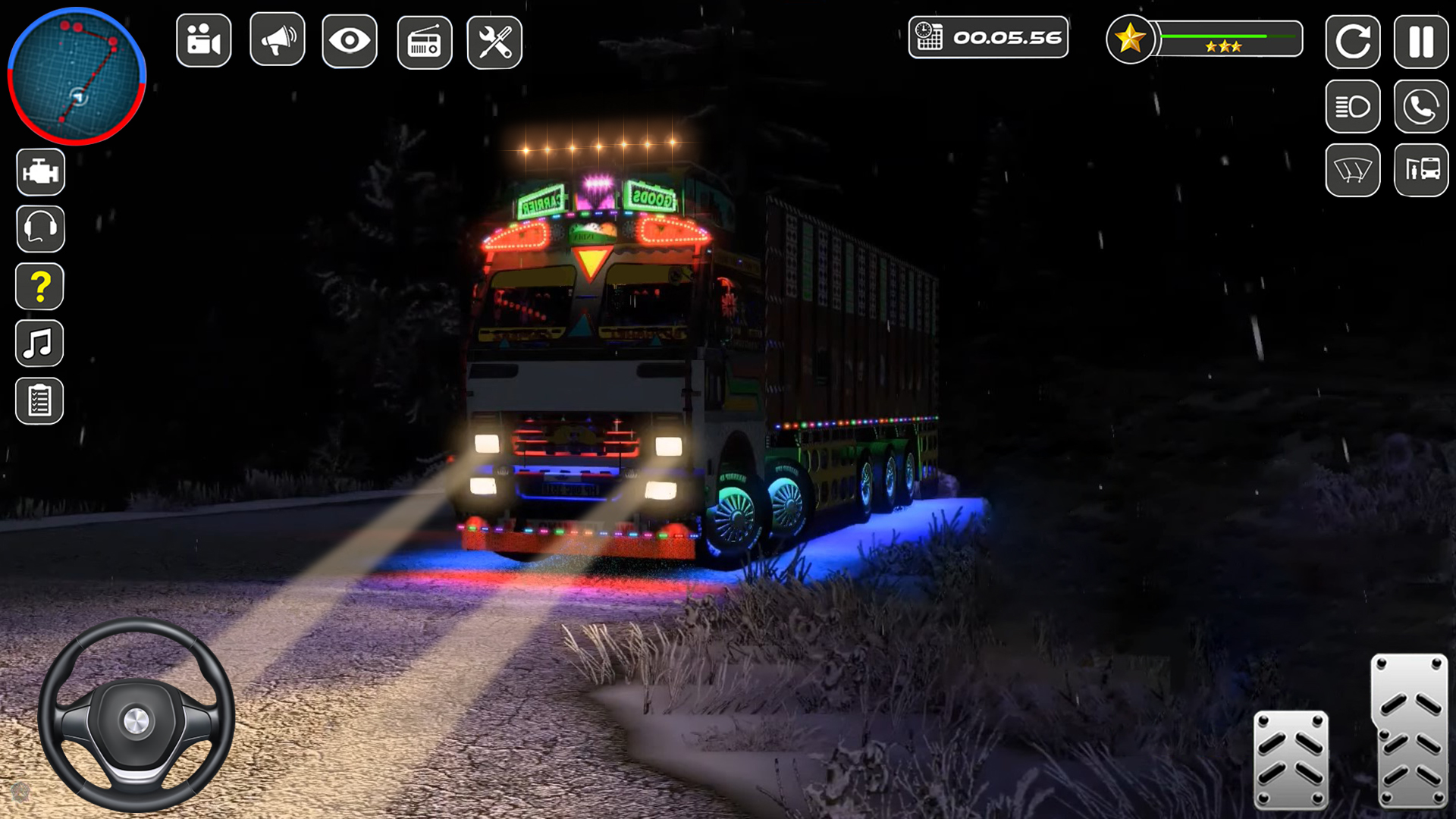Restart the current level
The height and width of the screenshot is (819, 1456).
pos(1353,41)
